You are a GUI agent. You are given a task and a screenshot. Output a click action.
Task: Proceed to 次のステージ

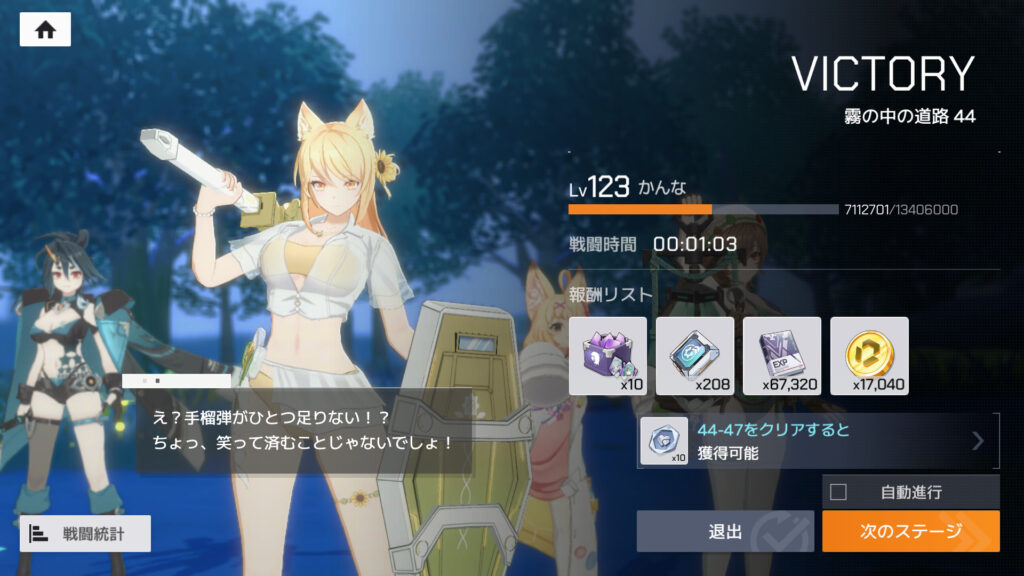910,531
